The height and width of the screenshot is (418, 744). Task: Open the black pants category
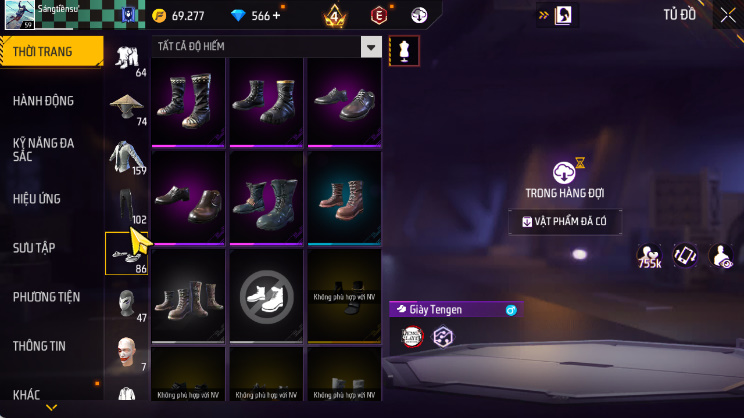[x=126, y=205]
